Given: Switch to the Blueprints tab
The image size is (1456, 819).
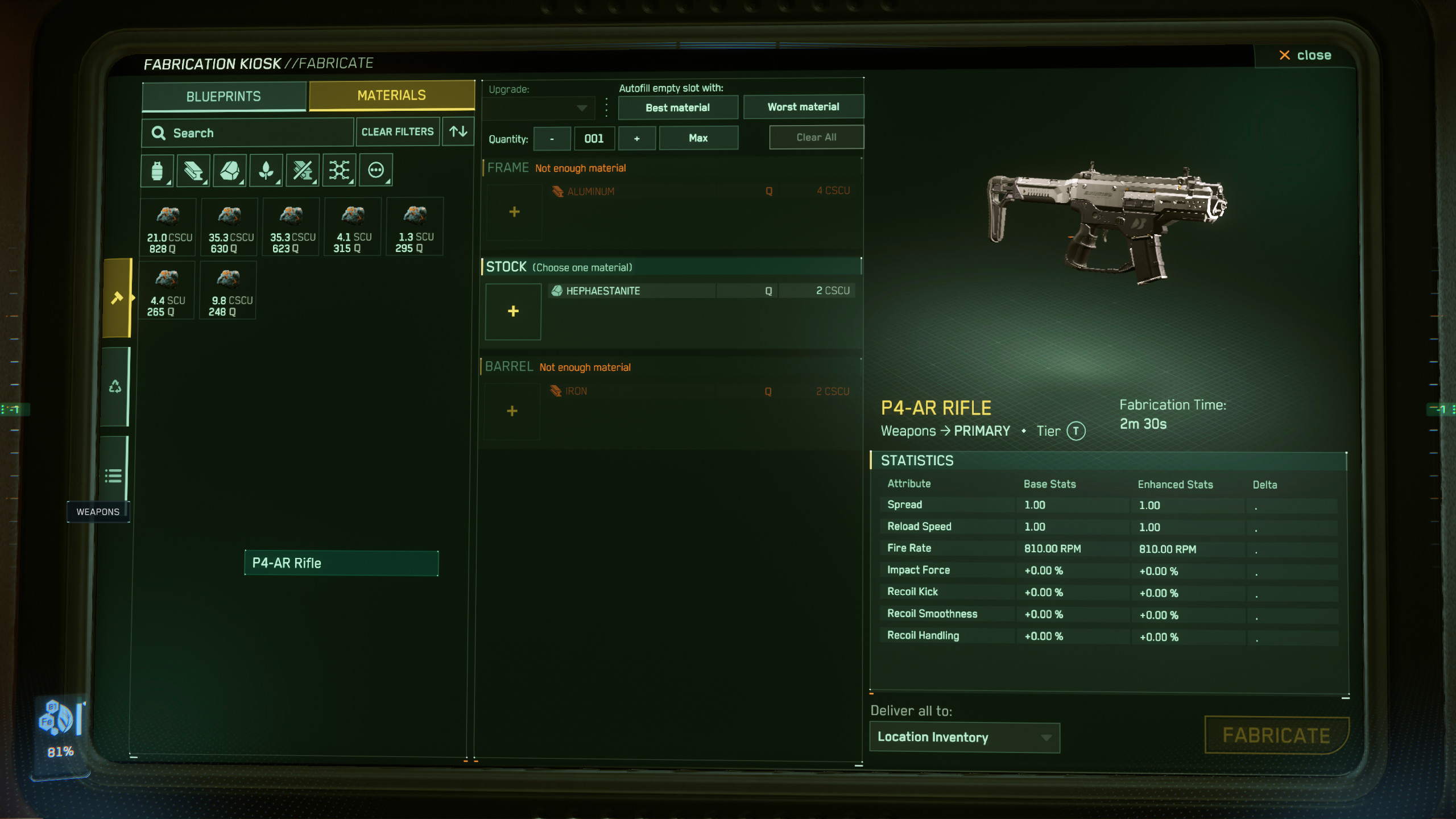Looking at the screenshot, I should coord(224,96).
